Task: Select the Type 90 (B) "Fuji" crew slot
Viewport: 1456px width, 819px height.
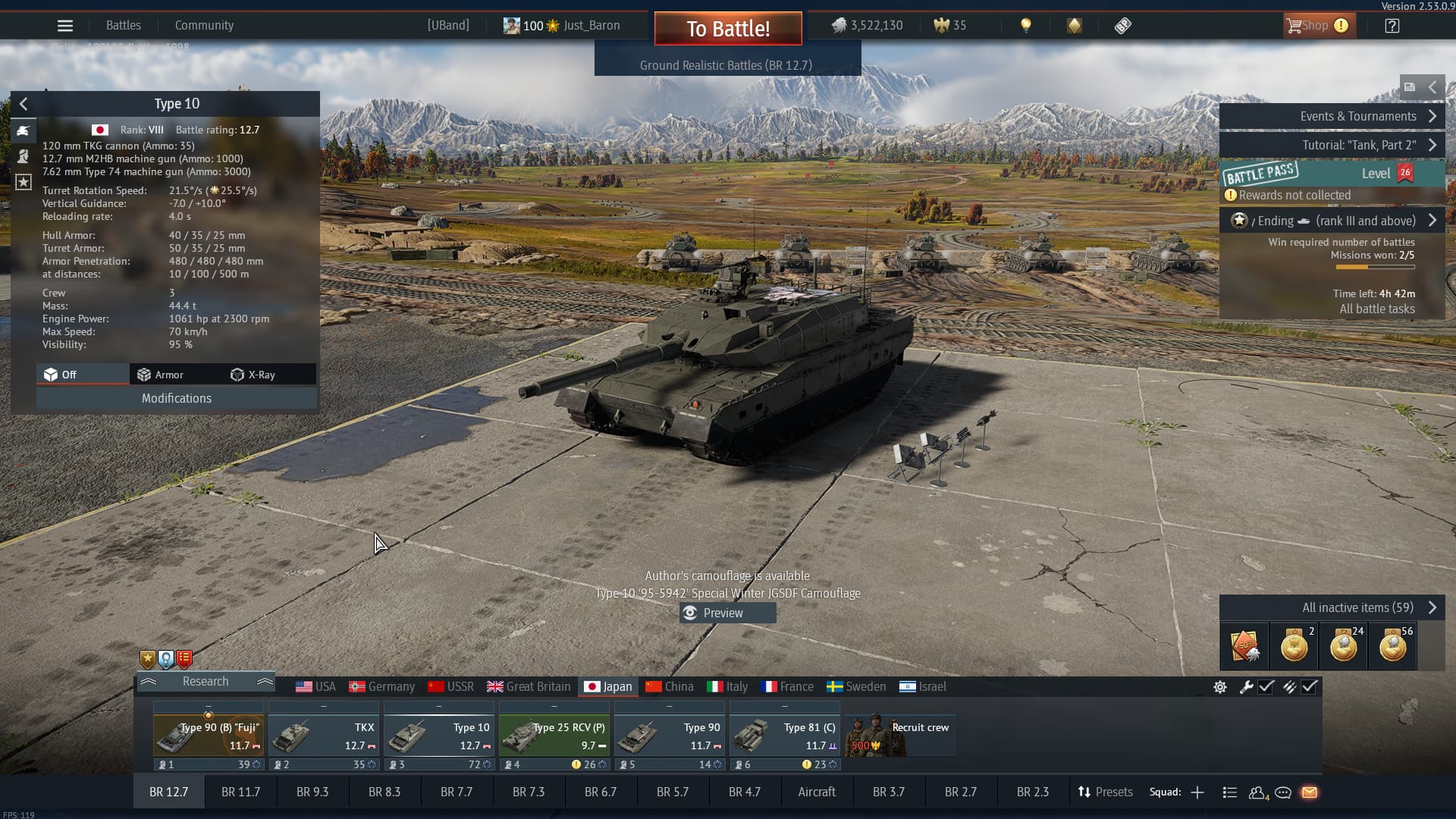Action: pyautogui.click(x=209, y=736)
